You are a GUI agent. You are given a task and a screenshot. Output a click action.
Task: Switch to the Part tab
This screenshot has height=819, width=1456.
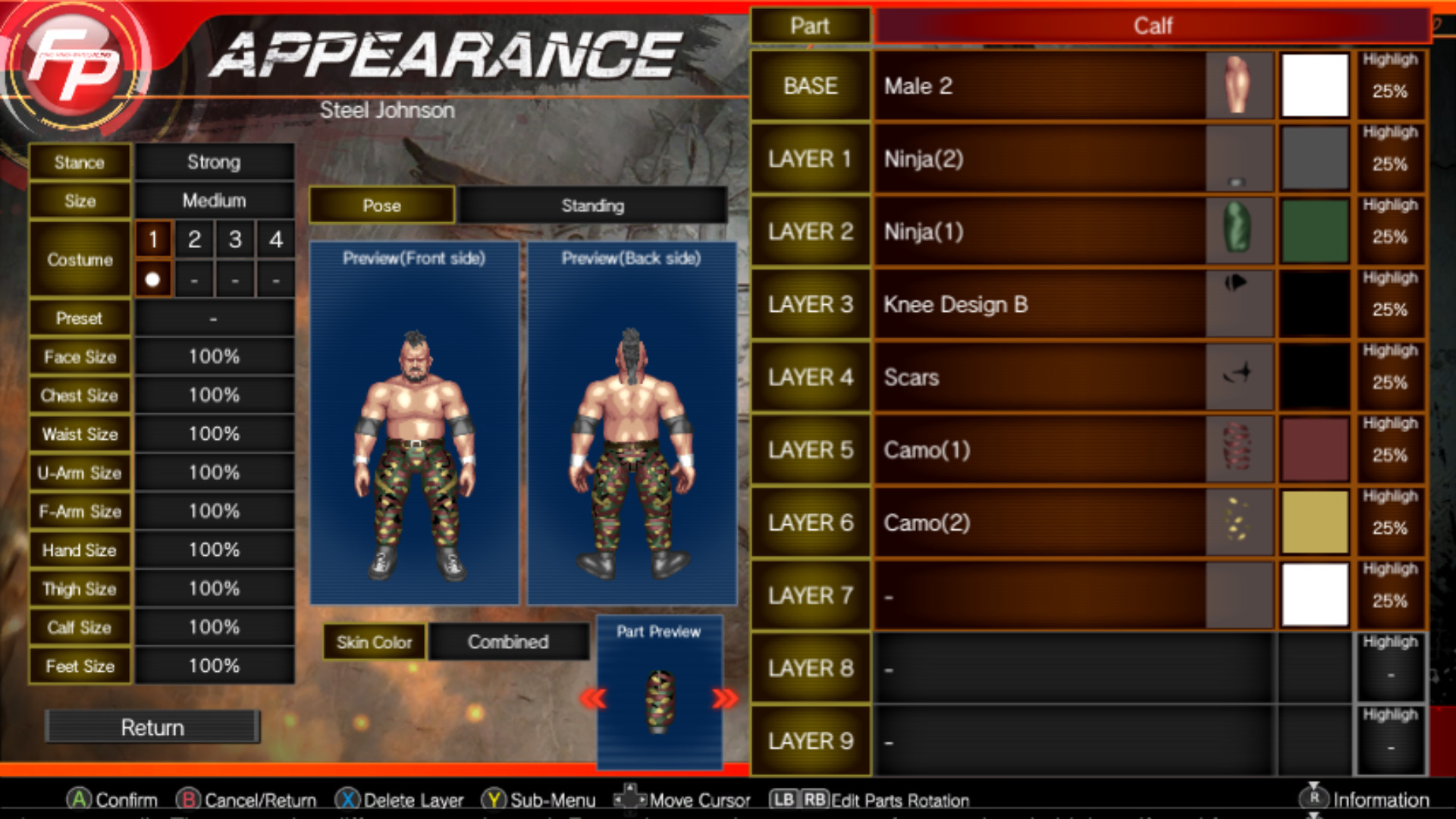(x=811, y=25)
